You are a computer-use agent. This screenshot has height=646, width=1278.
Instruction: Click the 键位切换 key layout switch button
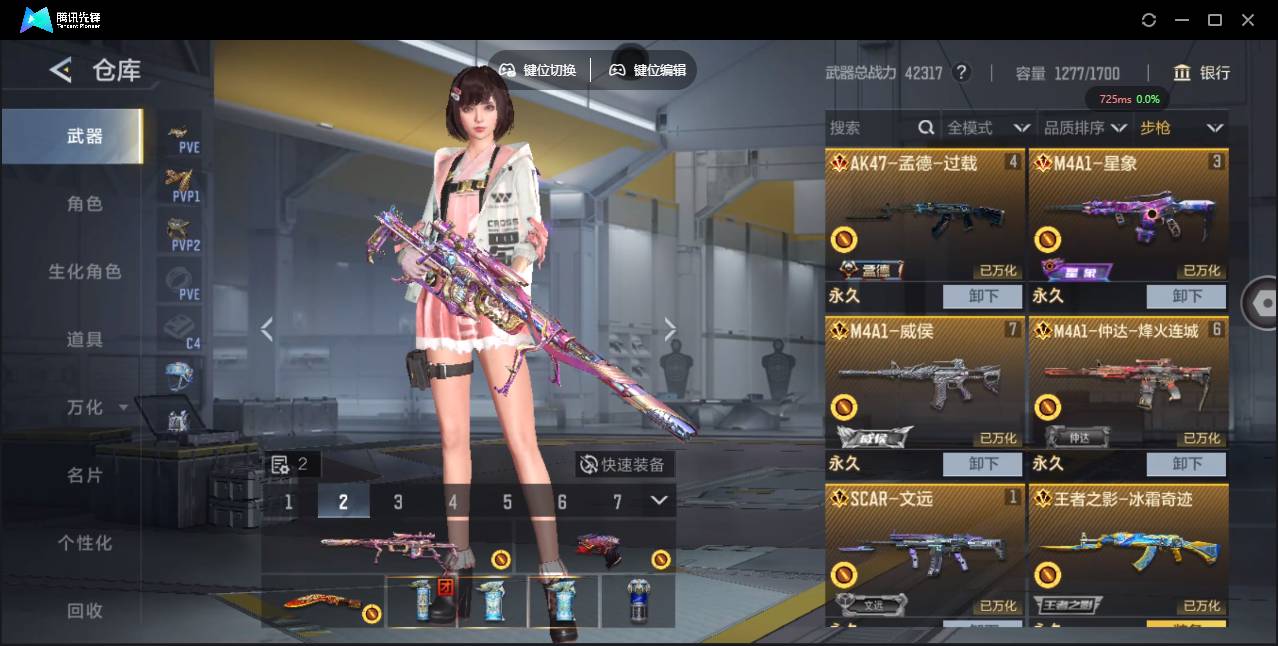point(538,70)
